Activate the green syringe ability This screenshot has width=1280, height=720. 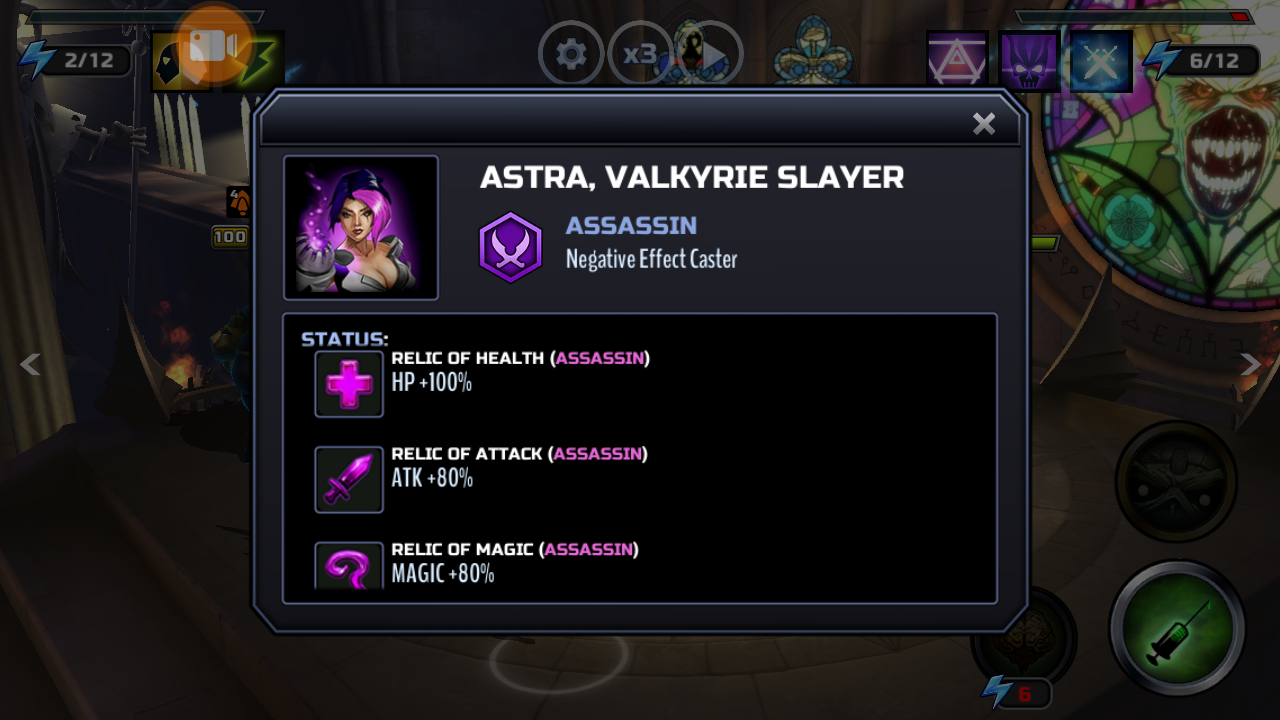tap(1177, 629)
